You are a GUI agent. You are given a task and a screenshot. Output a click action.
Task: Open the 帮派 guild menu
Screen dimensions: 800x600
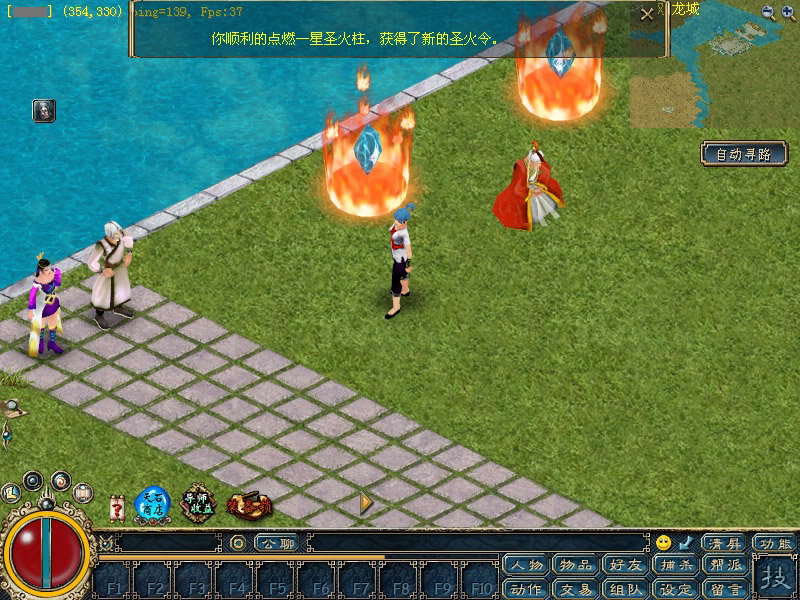[726, 565]
